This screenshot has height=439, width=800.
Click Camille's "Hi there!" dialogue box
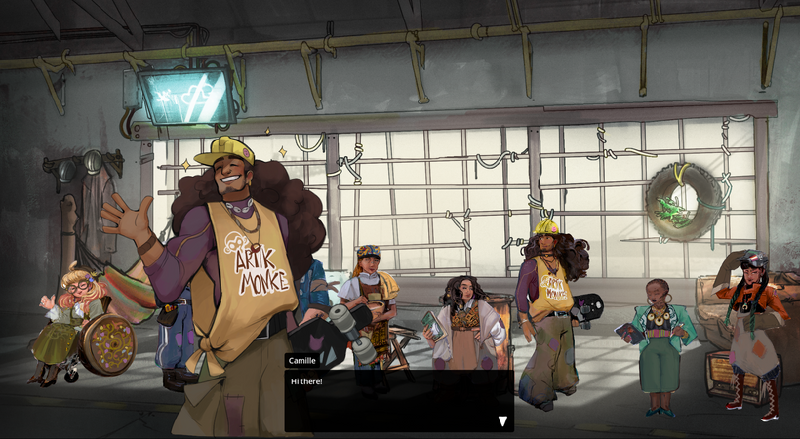398,400
